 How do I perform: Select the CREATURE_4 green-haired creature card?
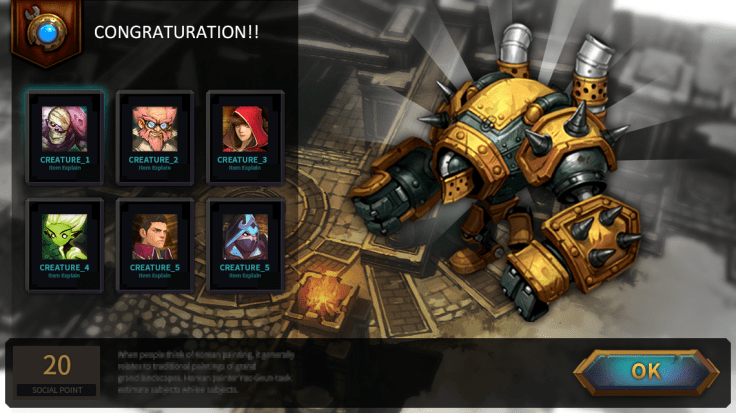click(65, 241)
